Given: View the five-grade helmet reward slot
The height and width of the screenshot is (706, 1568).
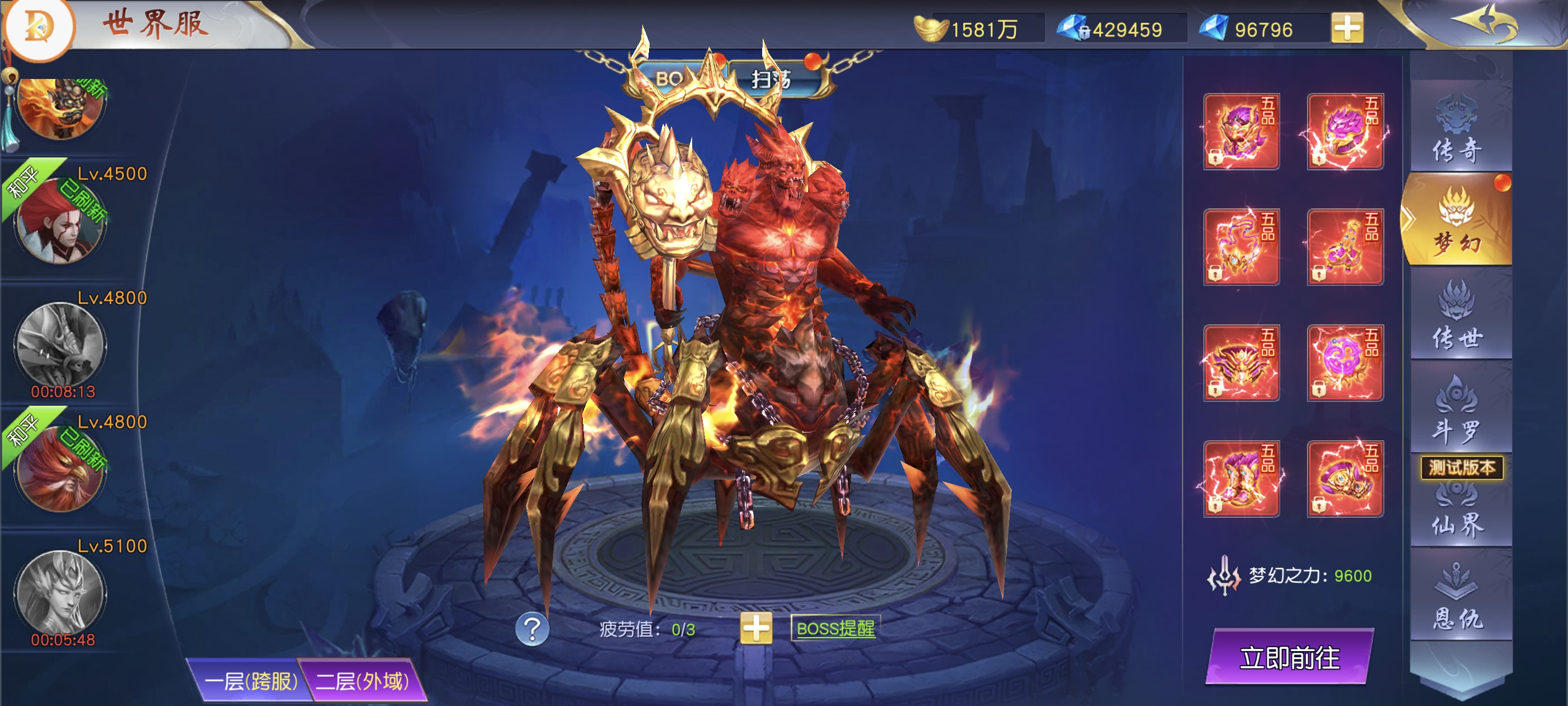Looking at the screenshot, I should [1240, 131].
